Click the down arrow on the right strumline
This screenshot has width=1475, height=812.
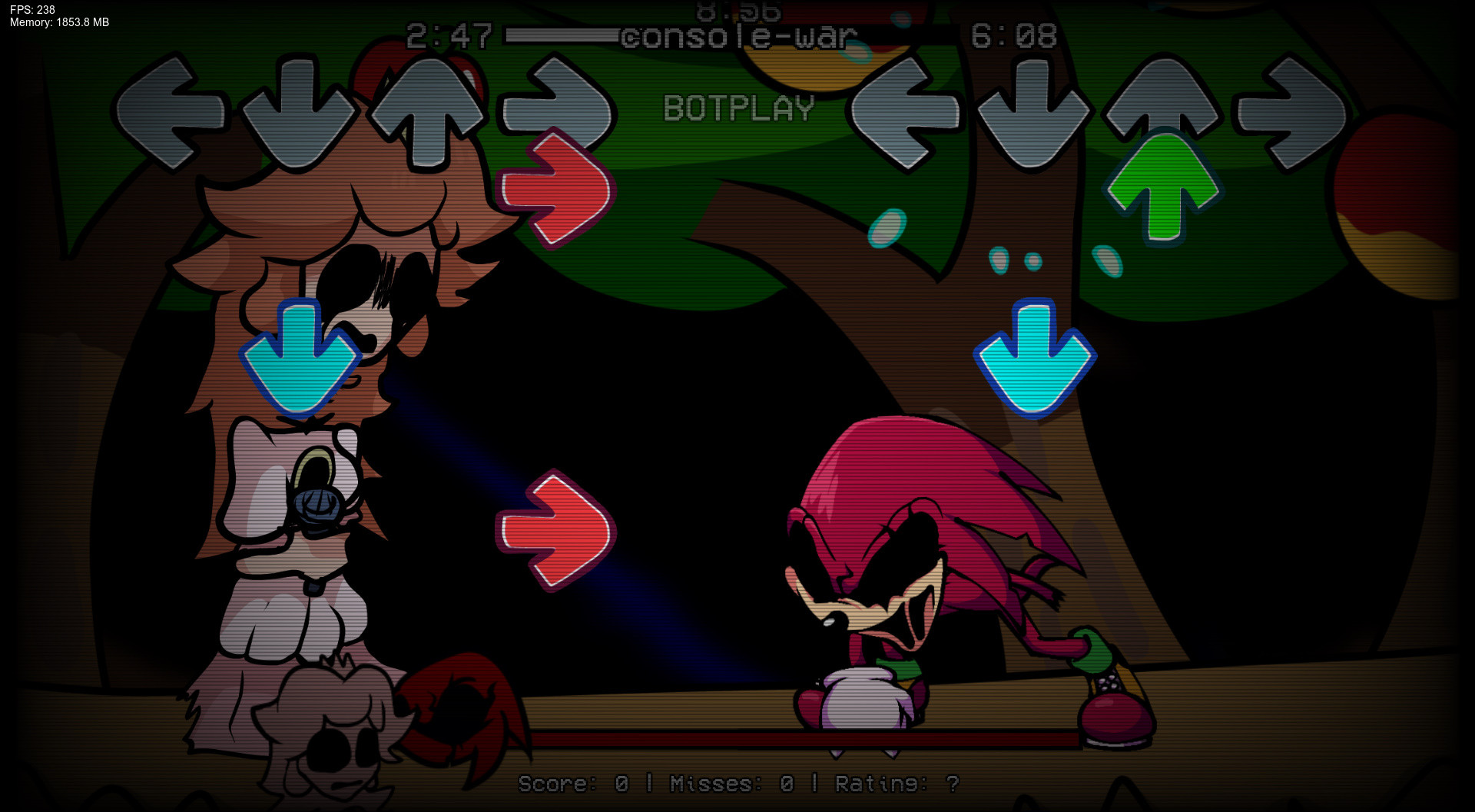1033,111
